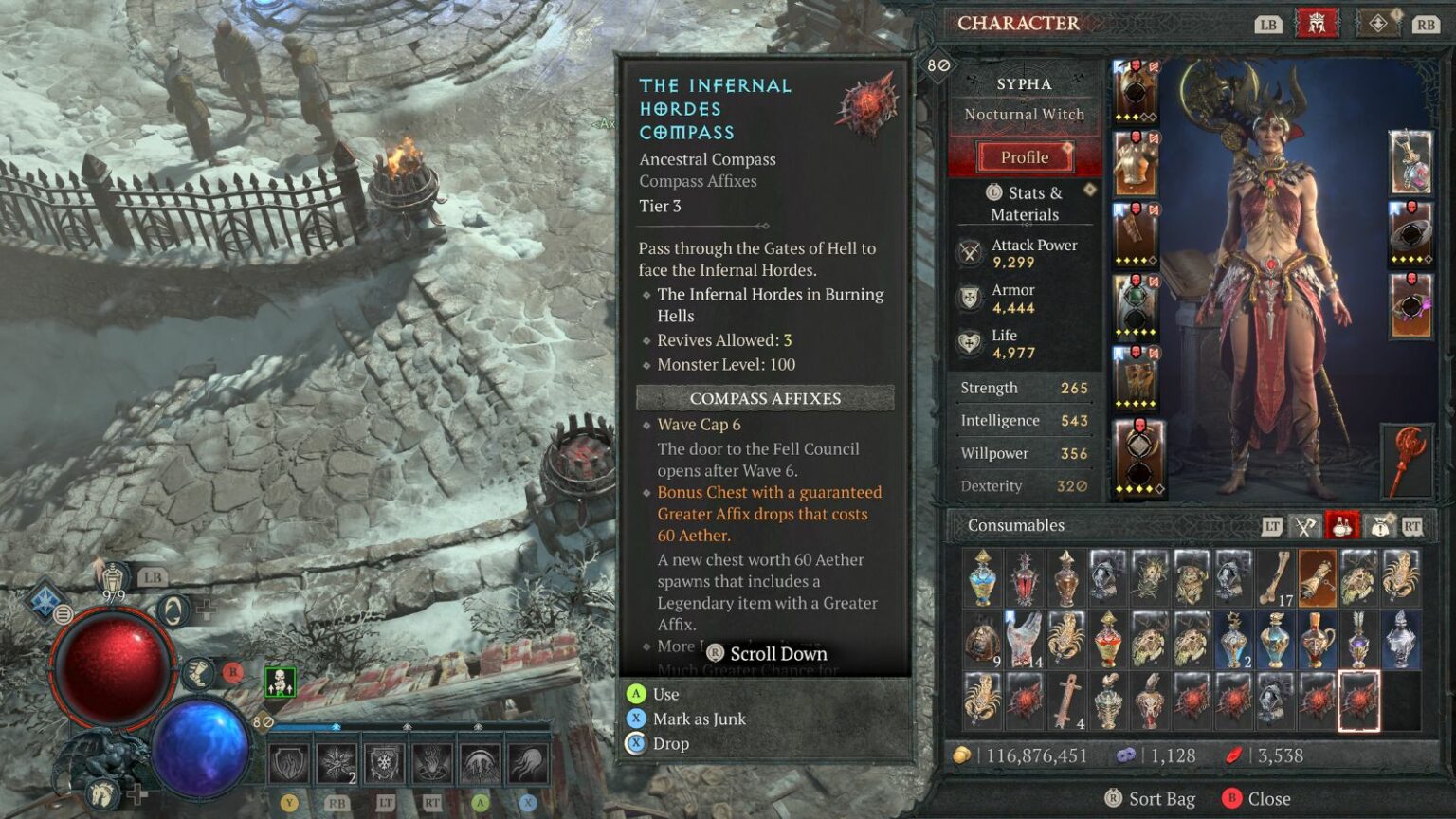Screen dimensions: 1456x819
Task: Mark the compass as junk
Action: coord(698,719)
